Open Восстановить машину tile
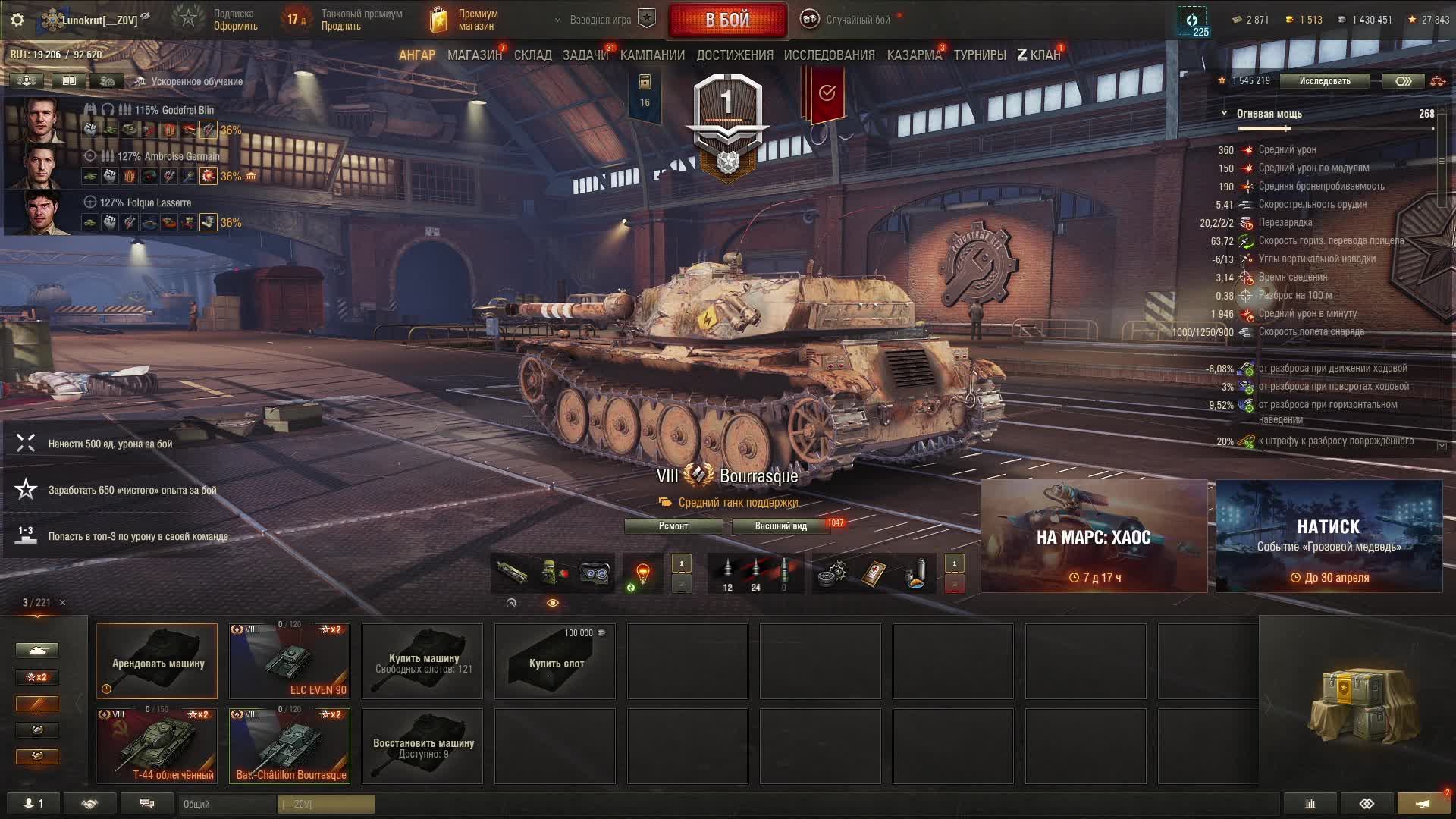Image resolution: width=1456 pixels, height=819 pixels. (x=422, y=746)
